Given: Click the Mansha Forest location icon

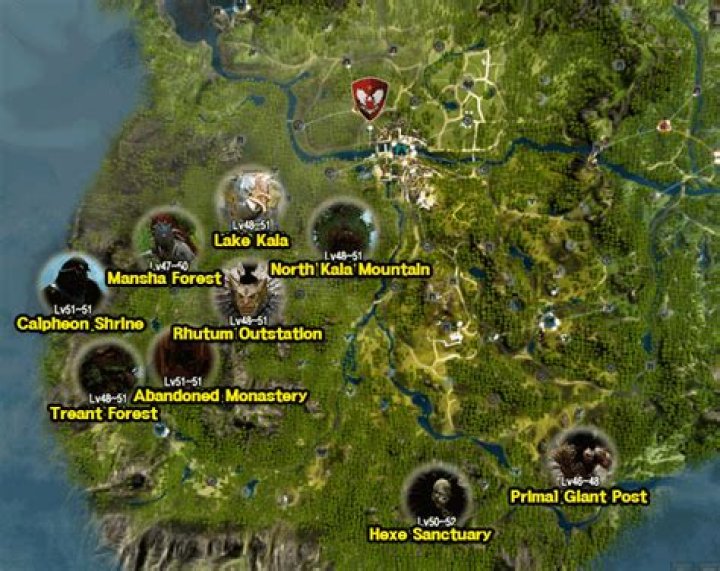Looking at the screenshot, I should point(167,238).
